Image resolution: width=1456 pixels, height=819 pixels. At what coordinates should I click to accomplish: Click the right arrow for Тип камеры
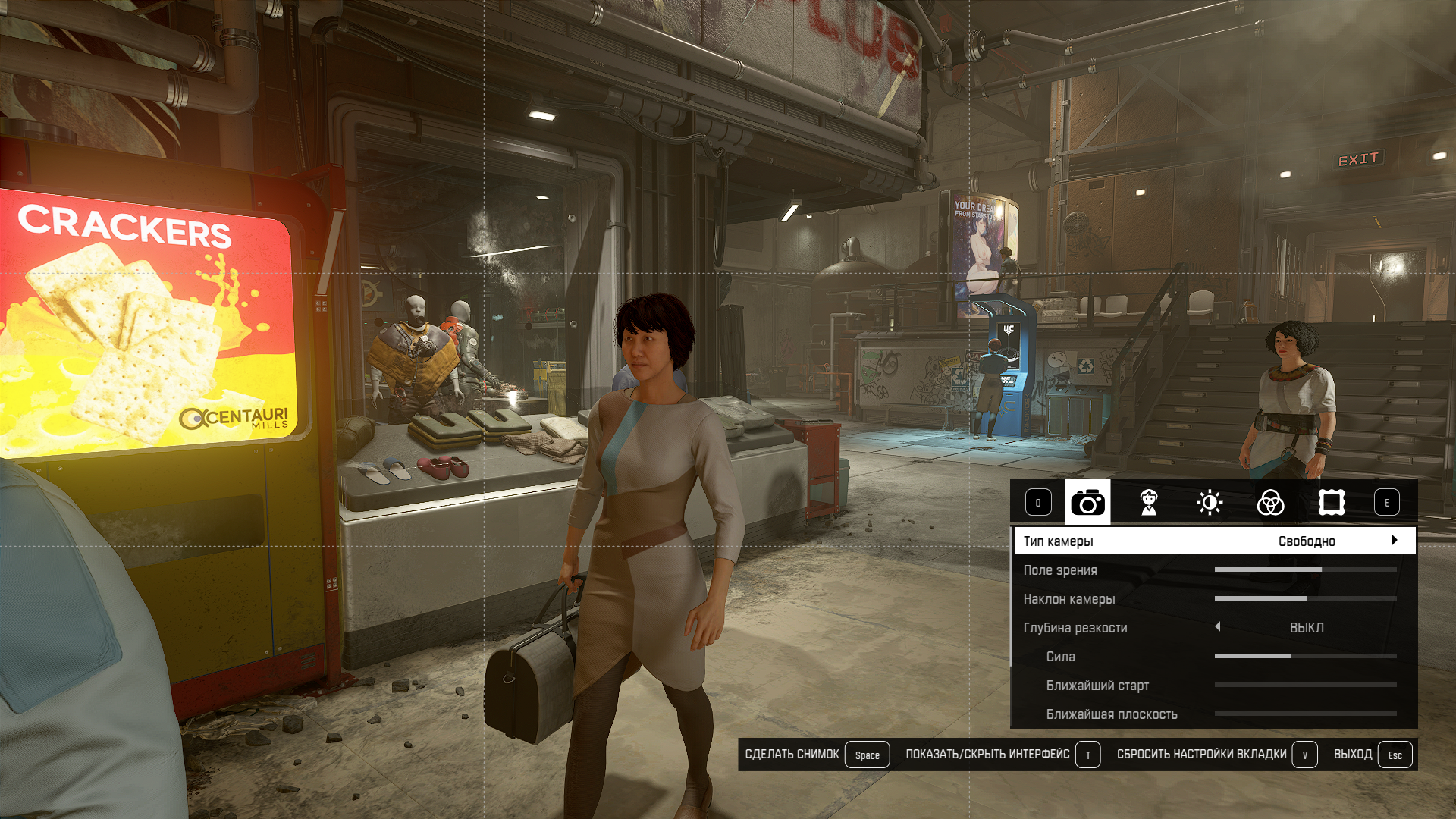point(1395,541)
